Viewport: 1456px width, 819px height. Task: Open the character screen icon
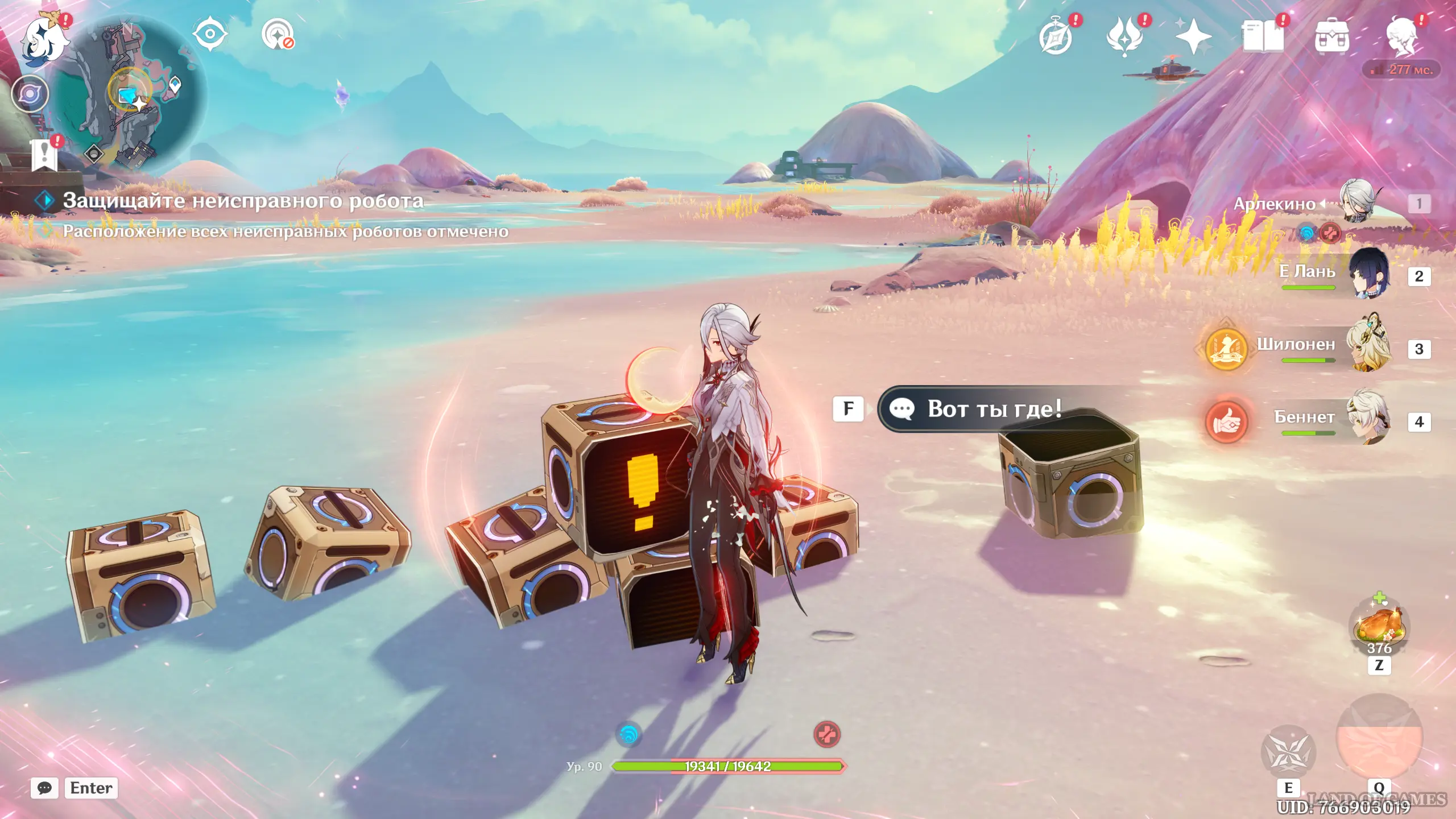point(1401,36)
